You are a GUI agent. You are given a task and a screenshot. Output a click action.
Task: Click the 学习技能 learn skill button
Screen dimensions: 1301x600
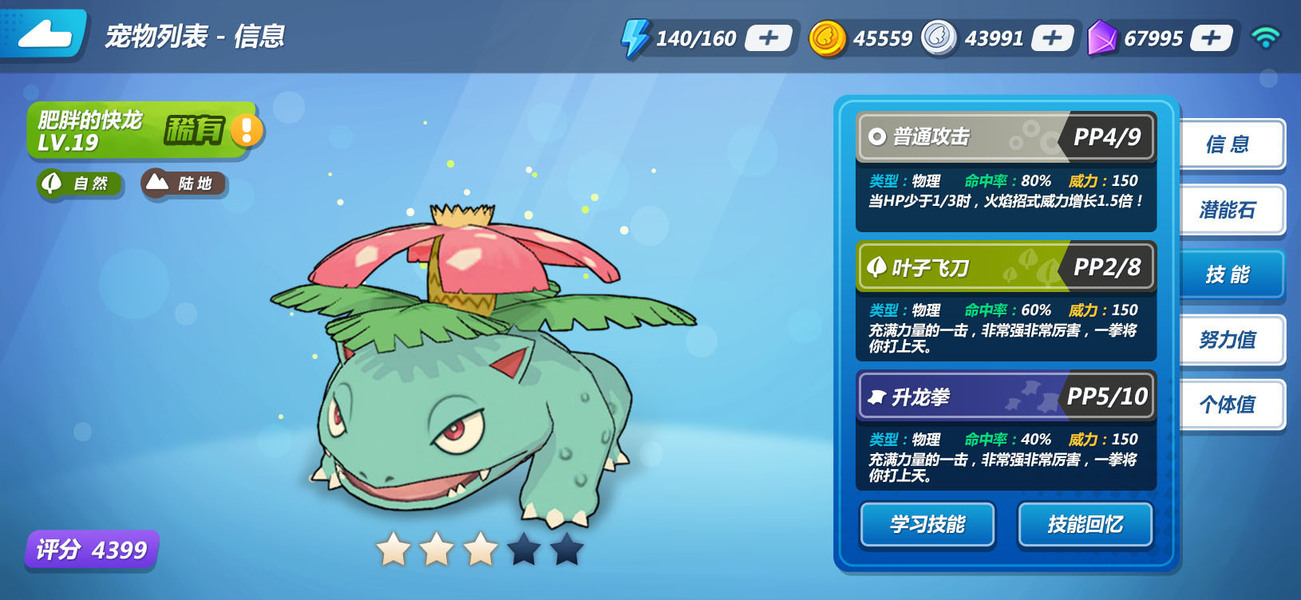(927, 524)
